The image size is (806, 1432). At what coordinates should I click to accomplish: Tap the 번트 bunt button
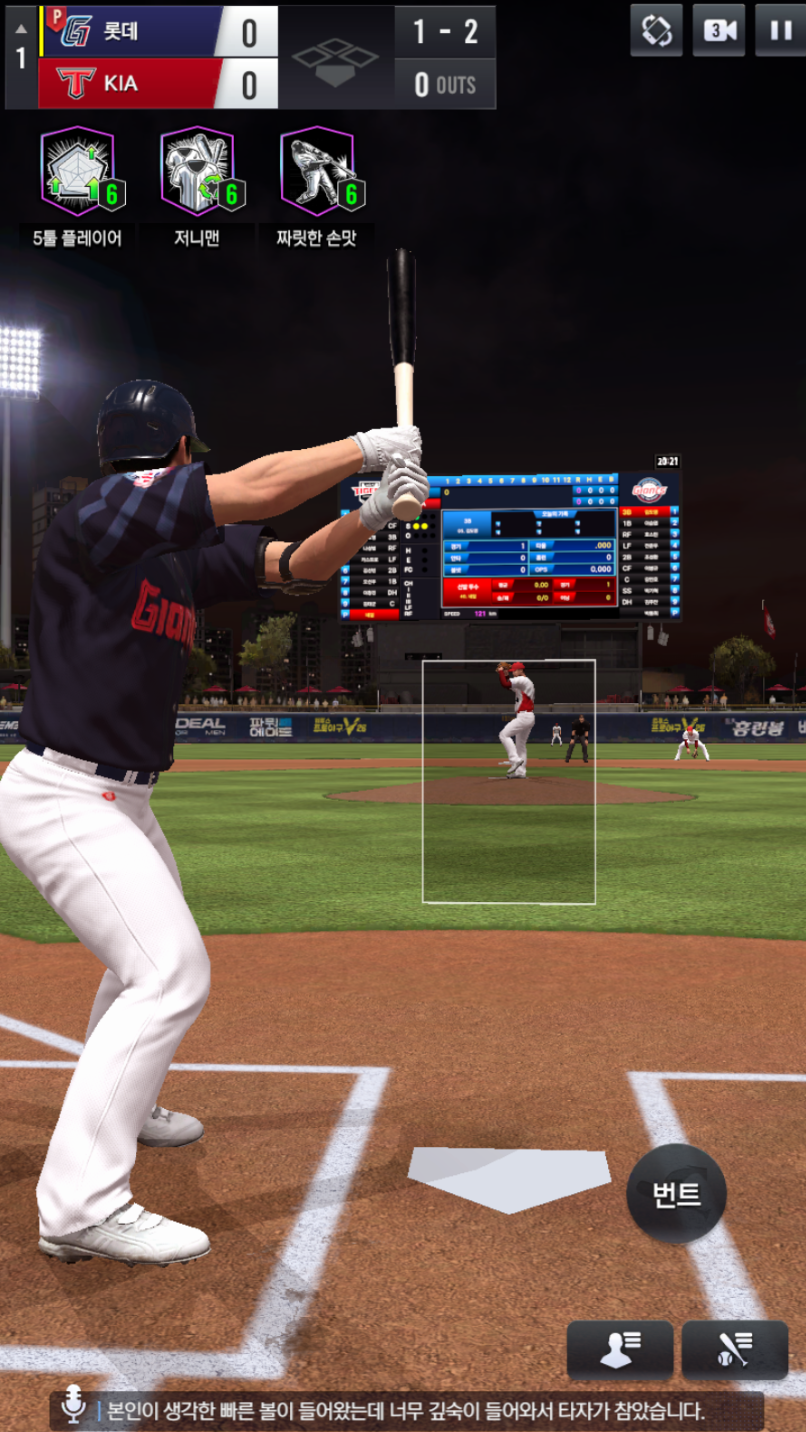pos(676,1194)
